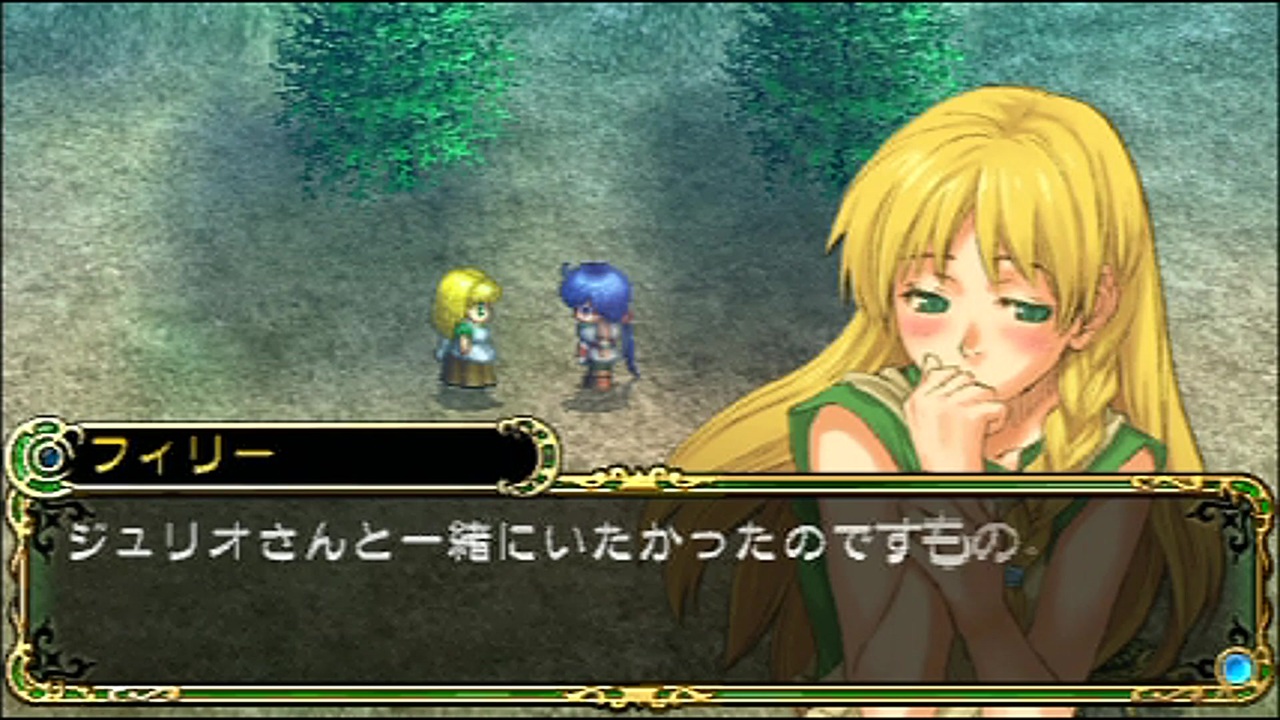Select the blue orb emblem on the nameplate
Screen dimensions: 1280x720
tap(48, 457)
